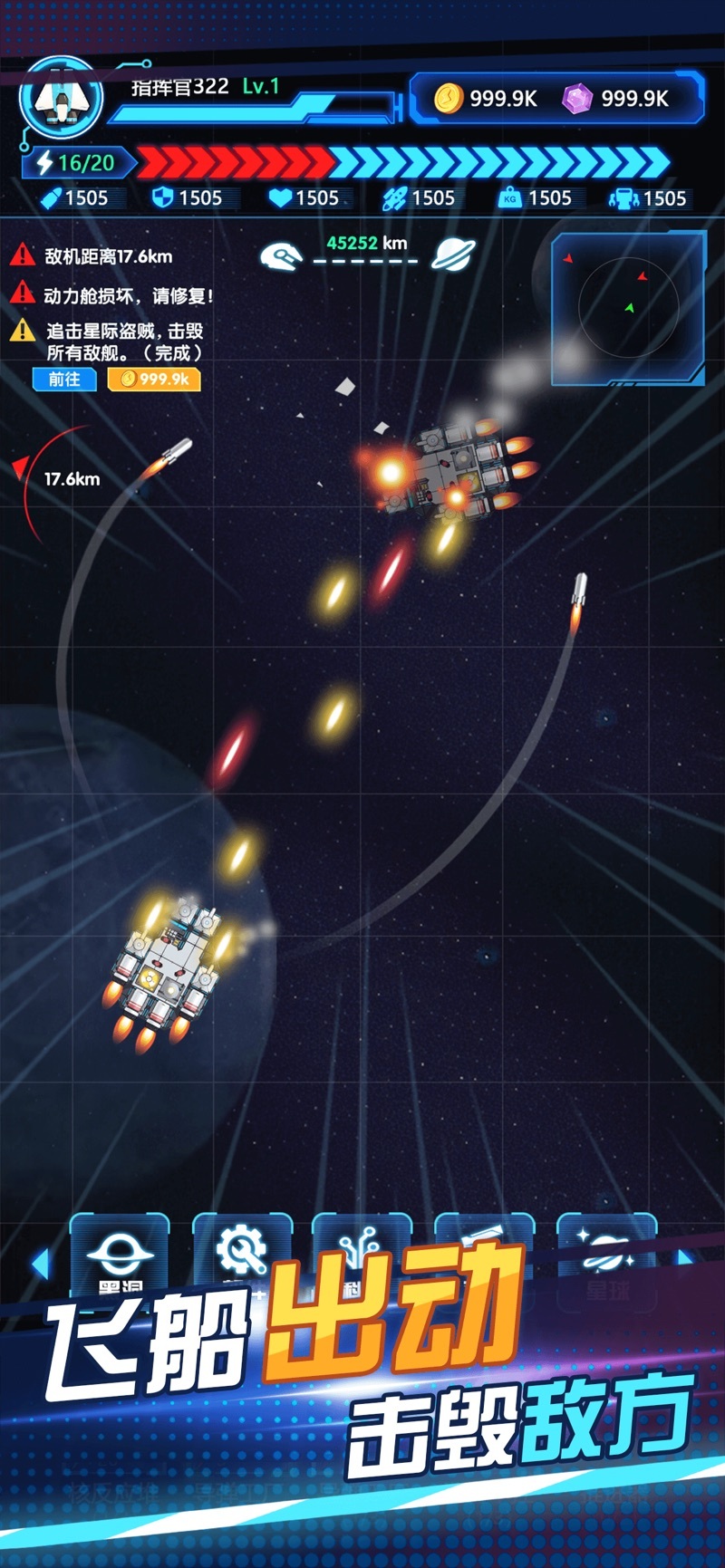Viewport: 725px width, 1568px height.
Task: Open the radar minimap
Action: [628, 308]
